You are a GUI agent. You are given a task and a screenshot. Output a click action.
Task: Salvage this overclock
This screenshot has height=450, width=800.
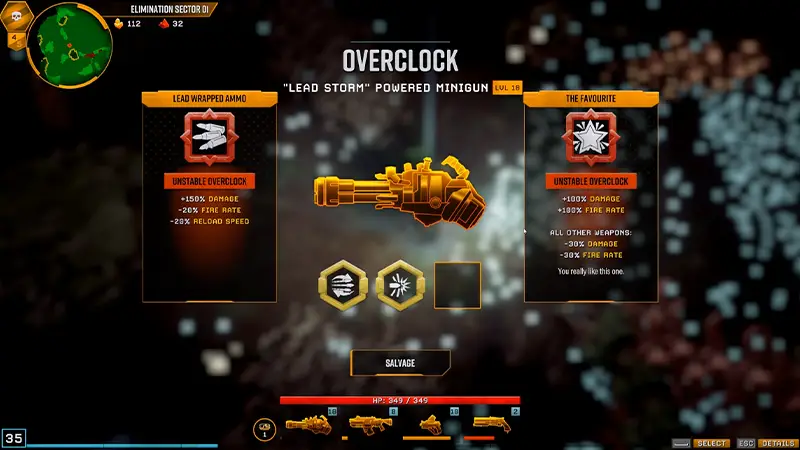400,363
